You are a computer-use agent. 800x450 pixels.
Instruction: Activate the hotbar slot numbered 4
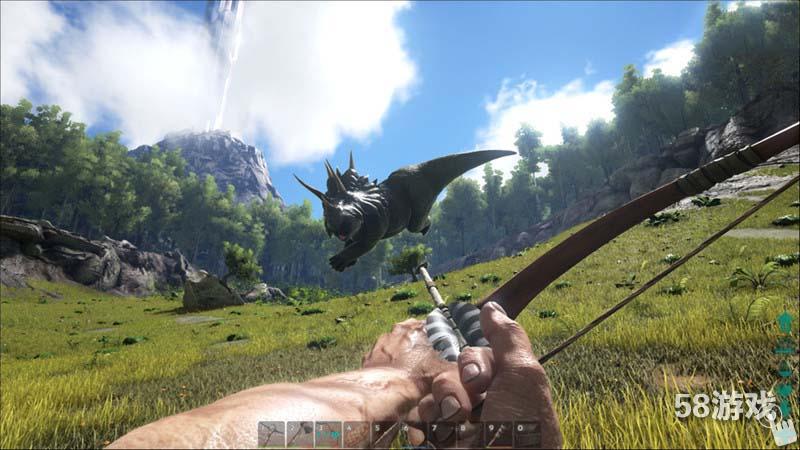[357, 434]
